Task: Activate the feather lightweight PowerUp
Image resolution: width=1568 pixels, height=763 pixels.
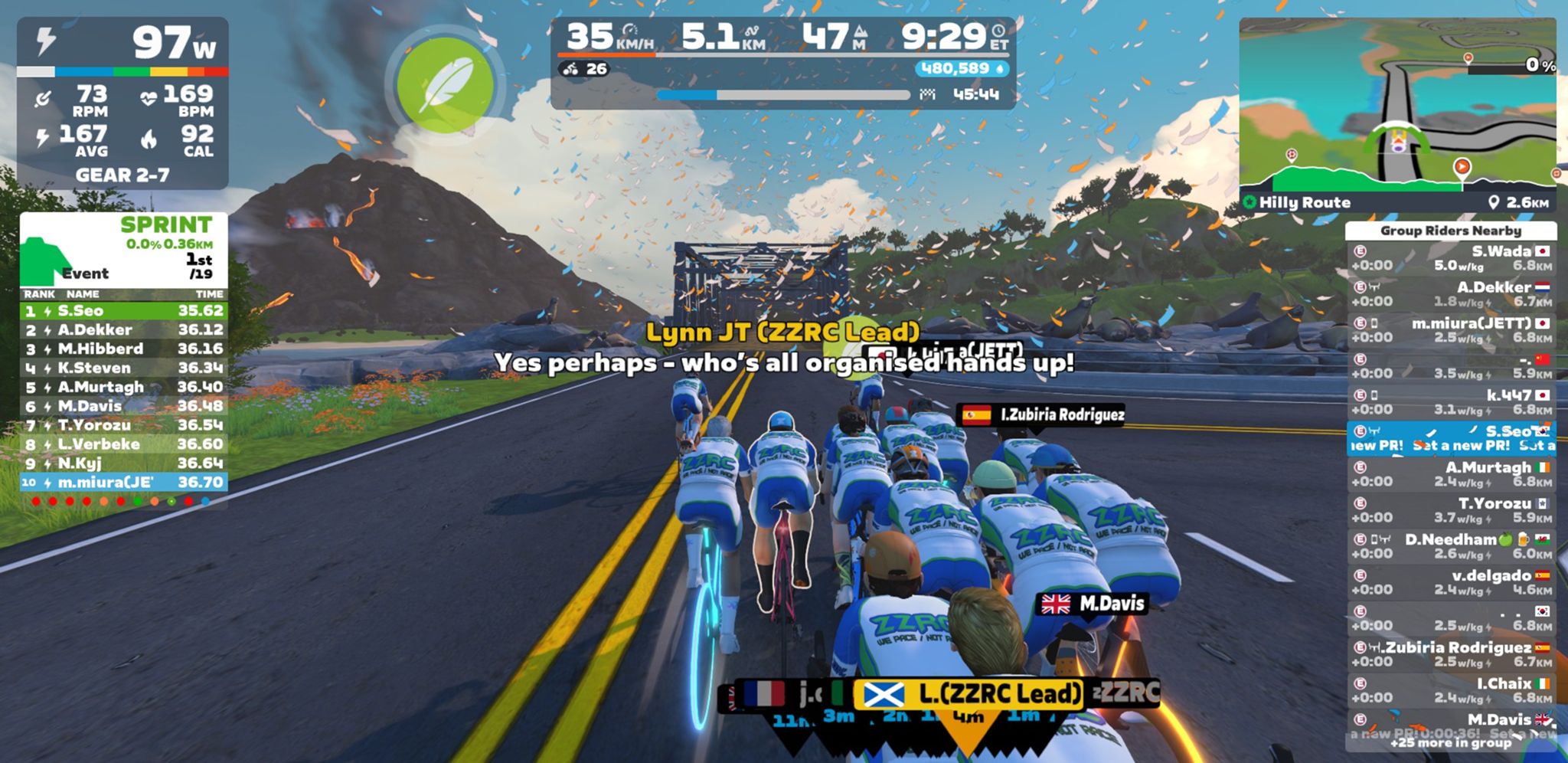Action: point(446,84)
